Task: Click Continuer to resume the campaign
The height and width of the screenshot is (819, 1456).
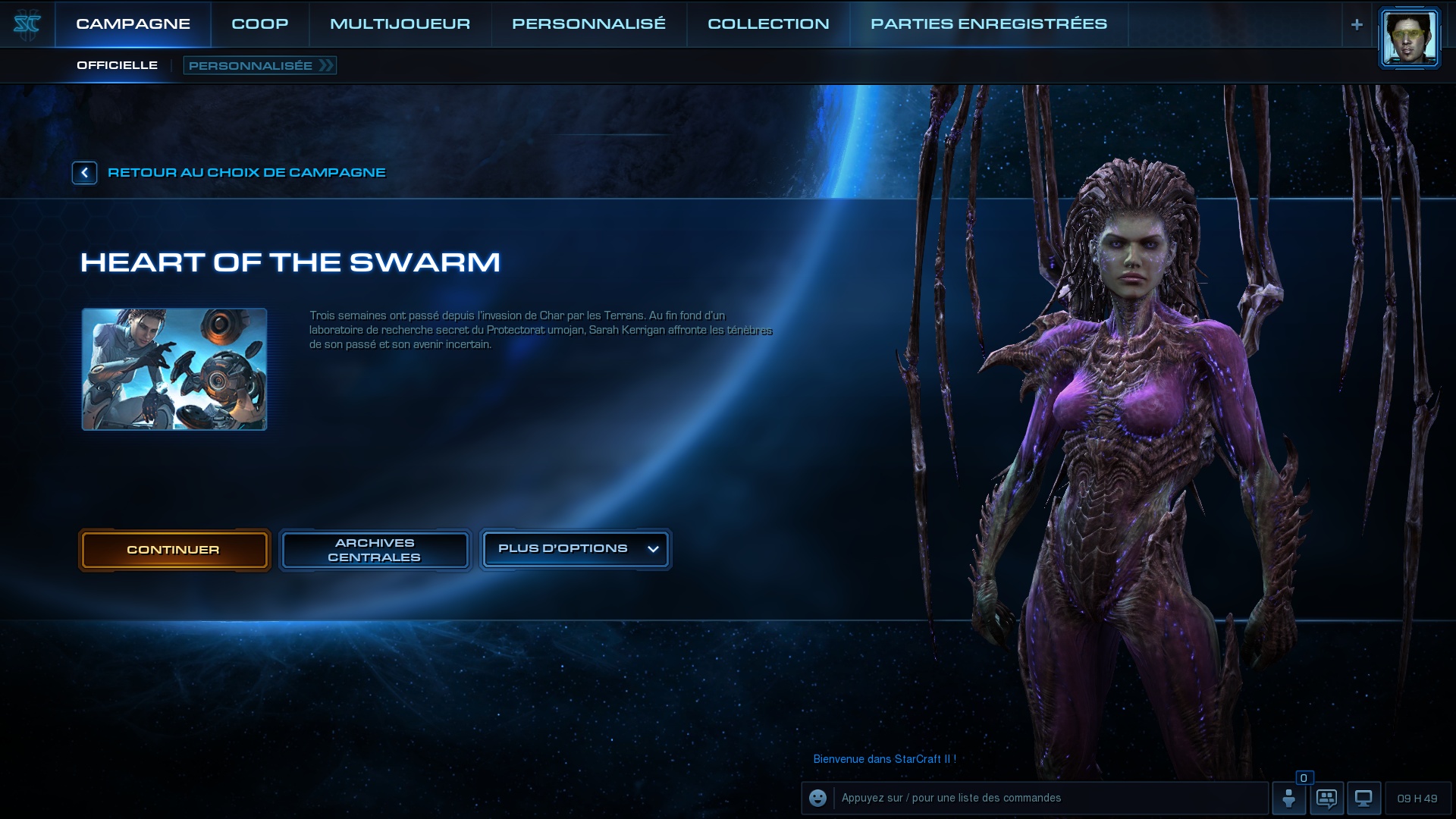Action: (x=174, y=550)
